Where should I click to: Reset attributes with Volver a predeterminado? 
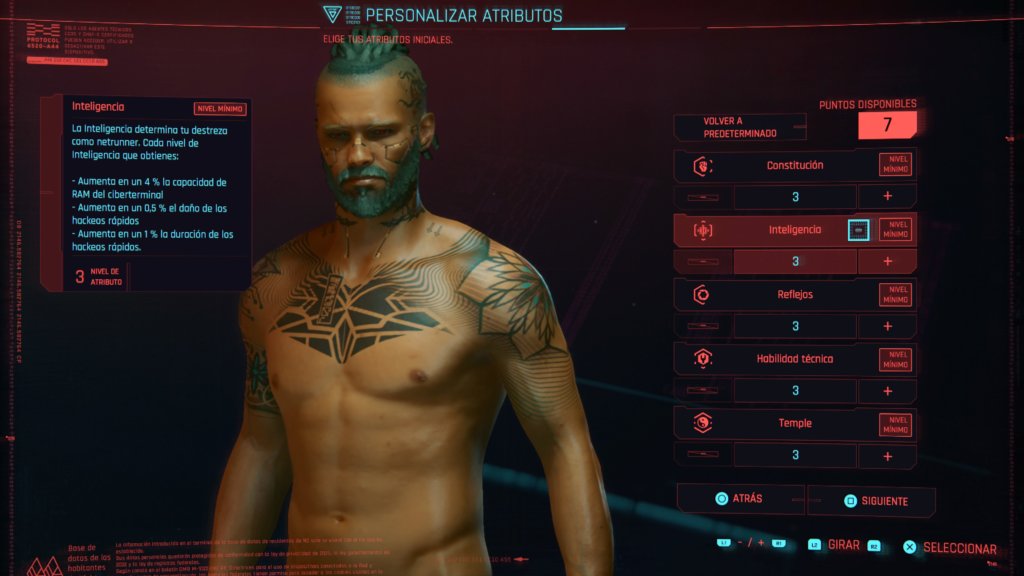point(739,127)
